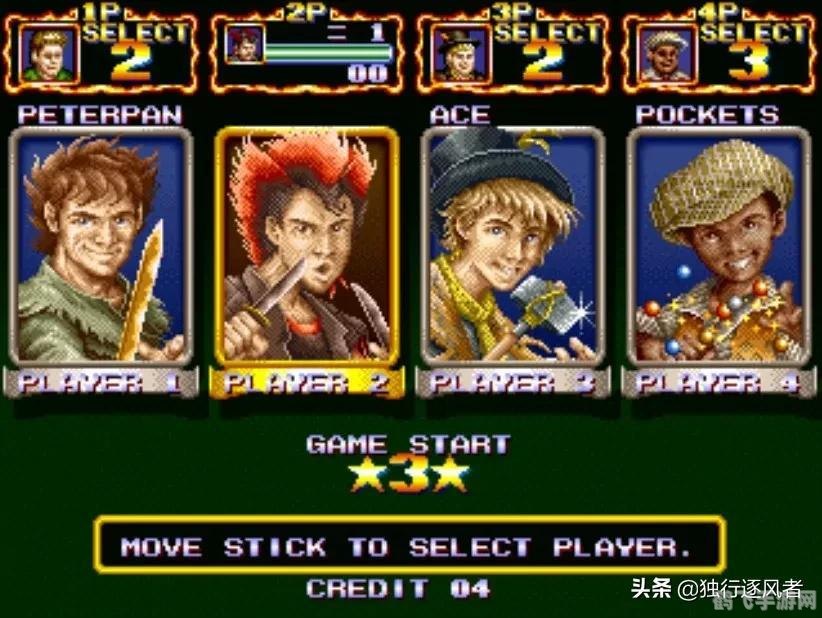This screenshot has width=822, height=618.
Task: Select the Peter Pan character portrait
Action: click(x=101, y=247)
